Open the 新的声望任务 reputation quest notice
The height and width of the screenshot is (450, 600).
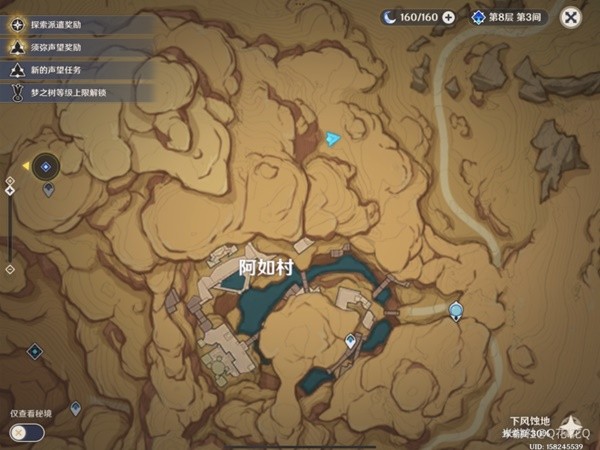pyautogui.click(x=70, y=70)
